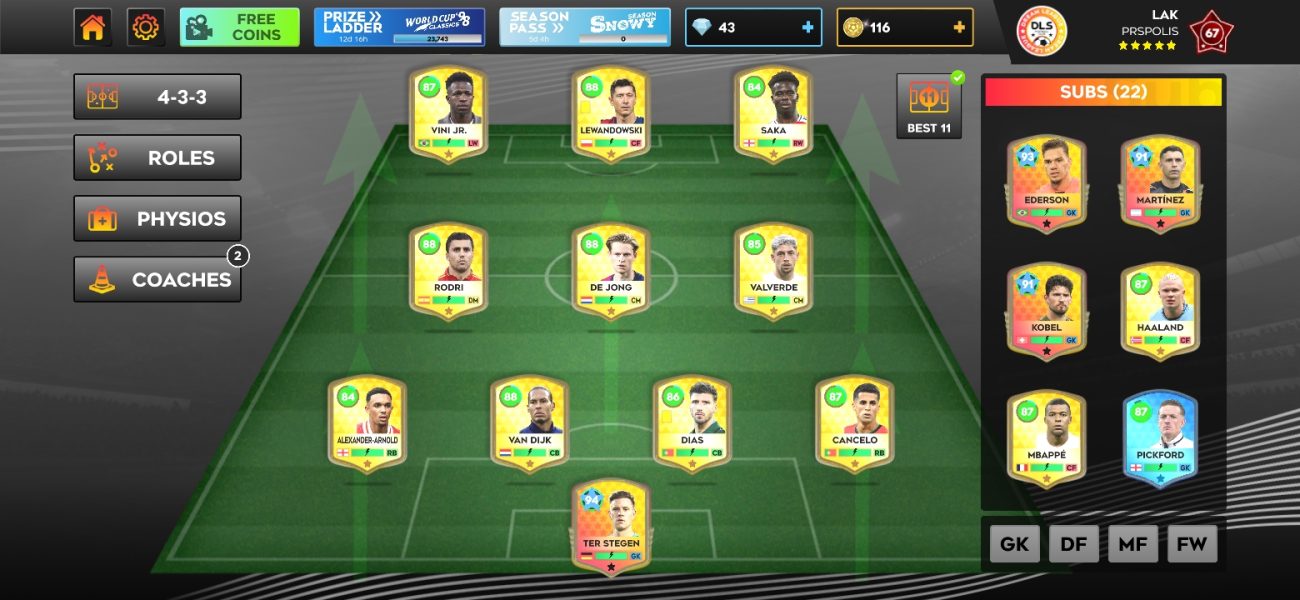Open the DLS club badge profile
The width and height of the screenshot is (1300, 600).
click(1041, 31)
